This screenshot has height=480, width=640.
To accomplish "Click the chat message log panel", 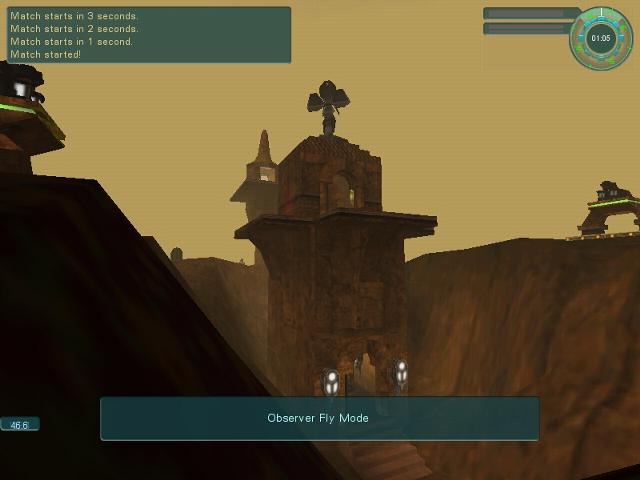I will coord(147,35).
